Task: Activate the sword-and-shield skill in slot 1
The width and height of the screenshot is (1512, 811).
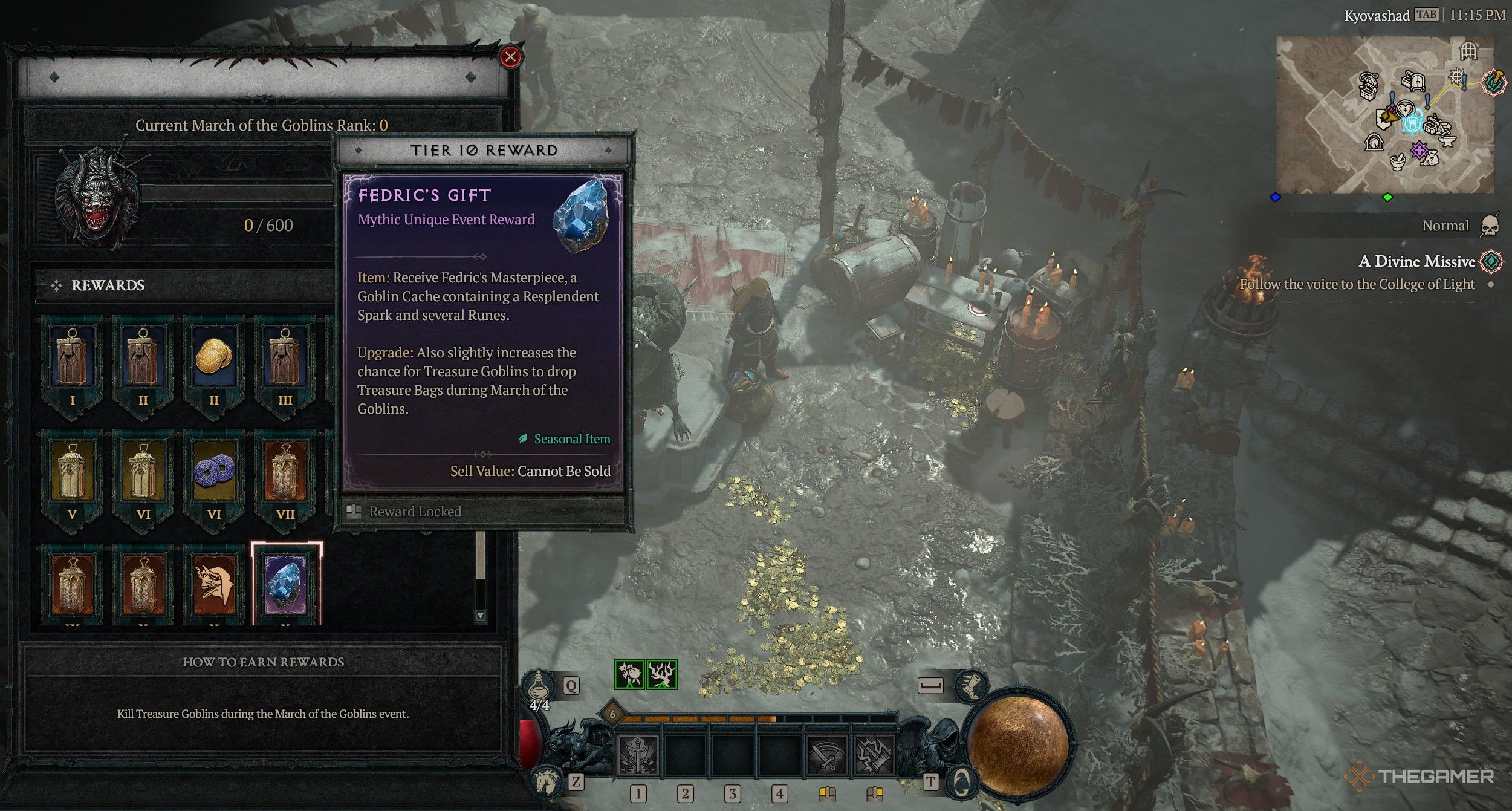Action: (638, 755)
